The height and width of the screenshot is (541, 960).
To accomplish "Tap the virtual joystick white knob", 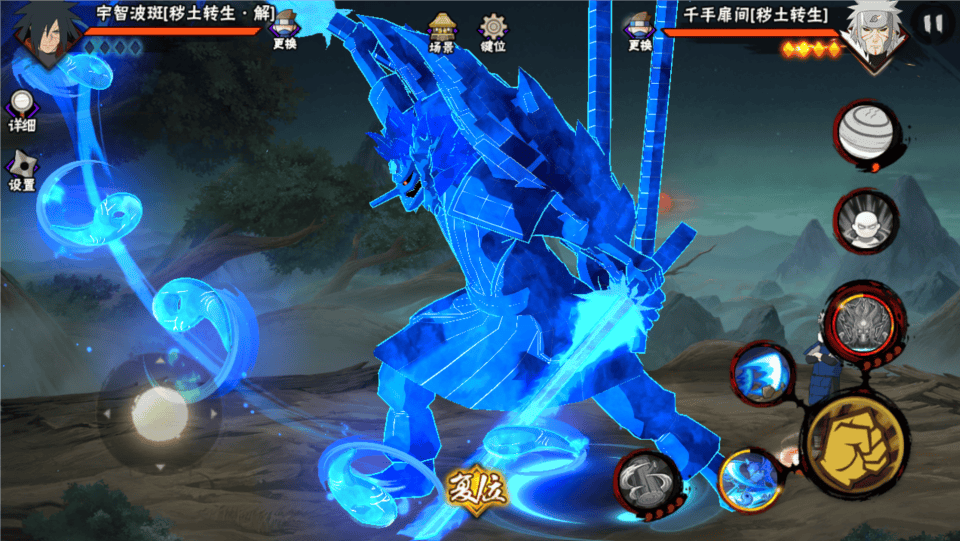I will click(160, 411).
